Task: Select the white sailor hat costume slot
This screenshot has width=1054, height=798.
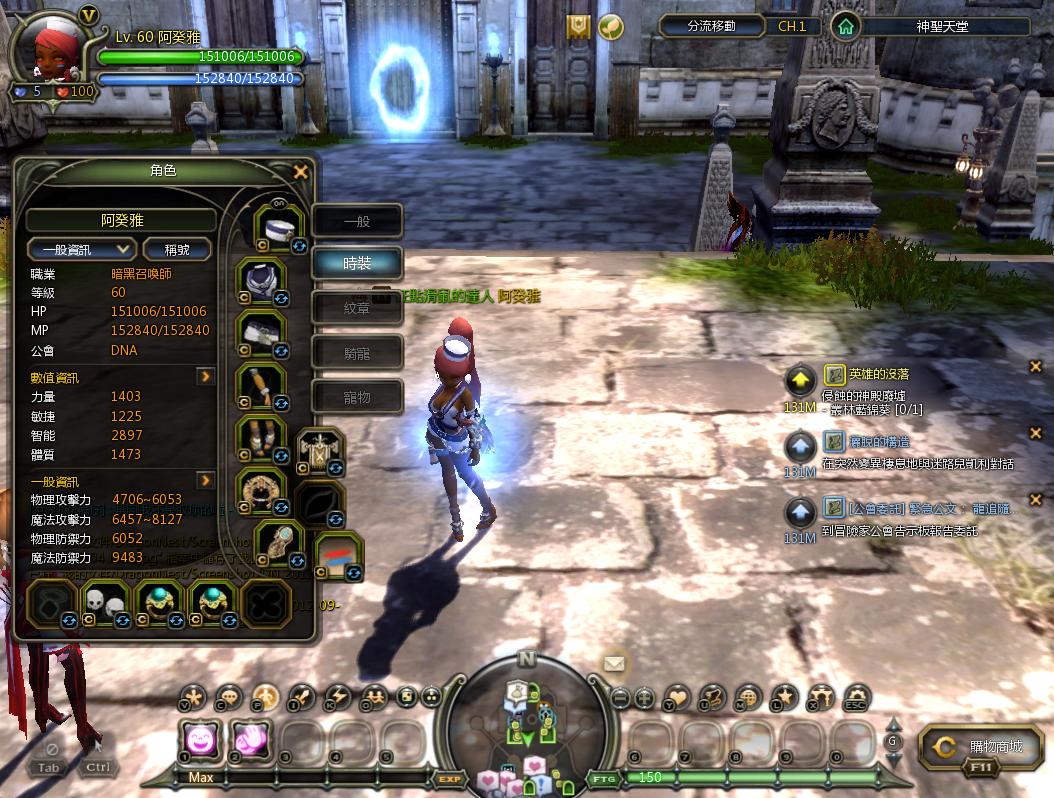Action: (x=280, y=228)
